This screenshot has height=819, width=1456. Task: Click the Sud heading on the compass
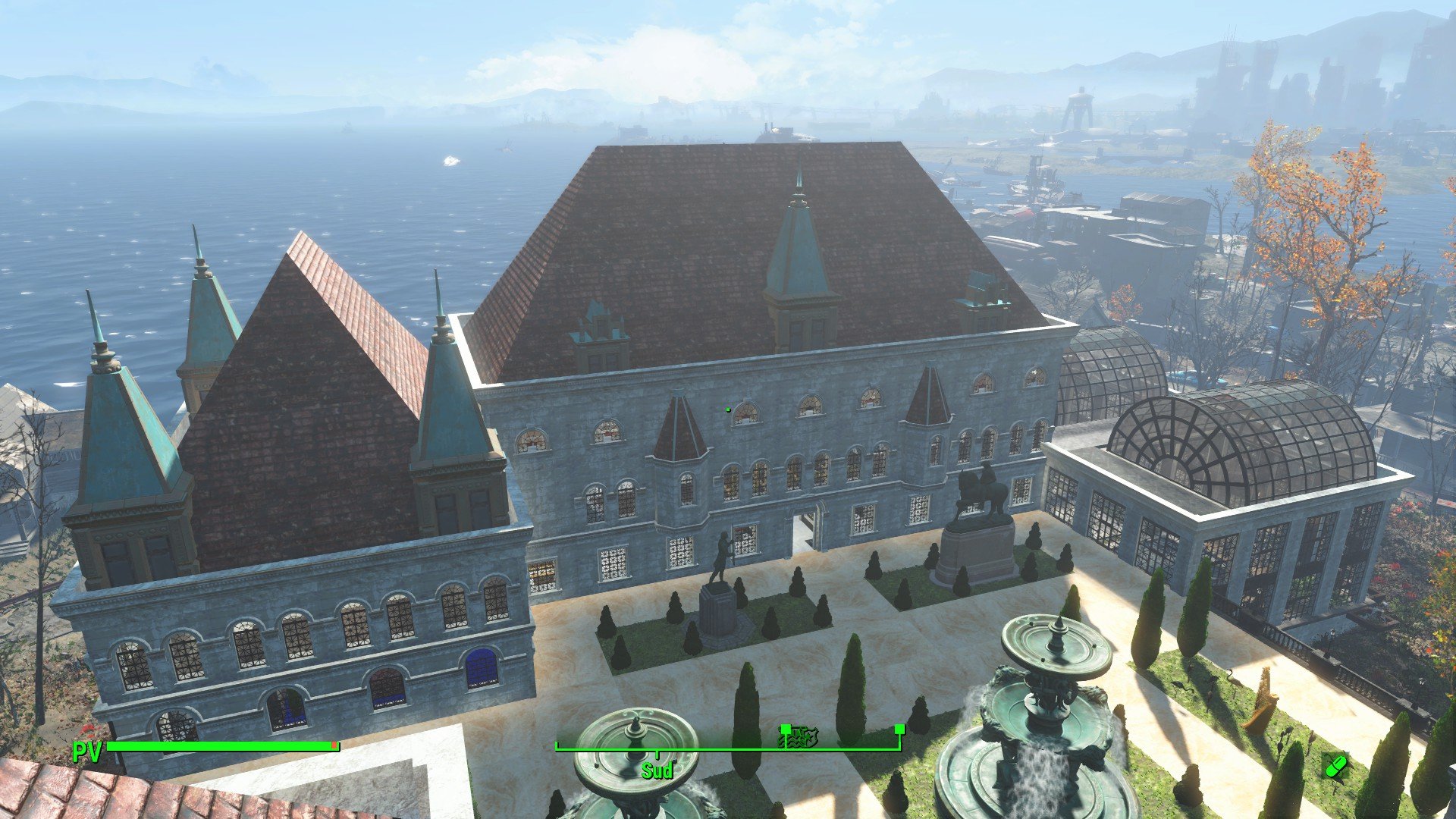point(657,771)
